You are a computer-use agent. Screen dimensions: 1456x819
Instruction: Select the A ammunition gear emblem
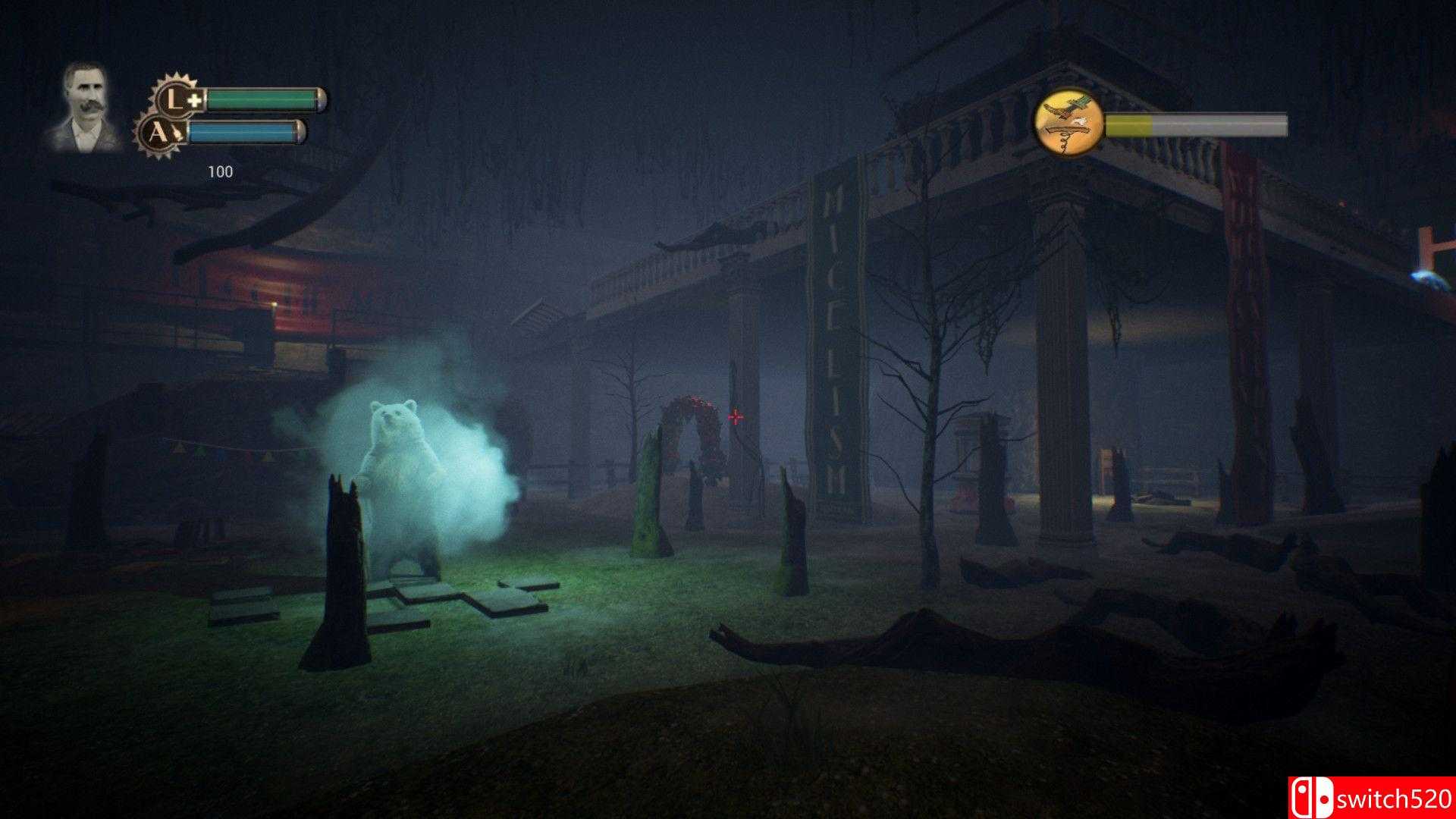[165, 134]
